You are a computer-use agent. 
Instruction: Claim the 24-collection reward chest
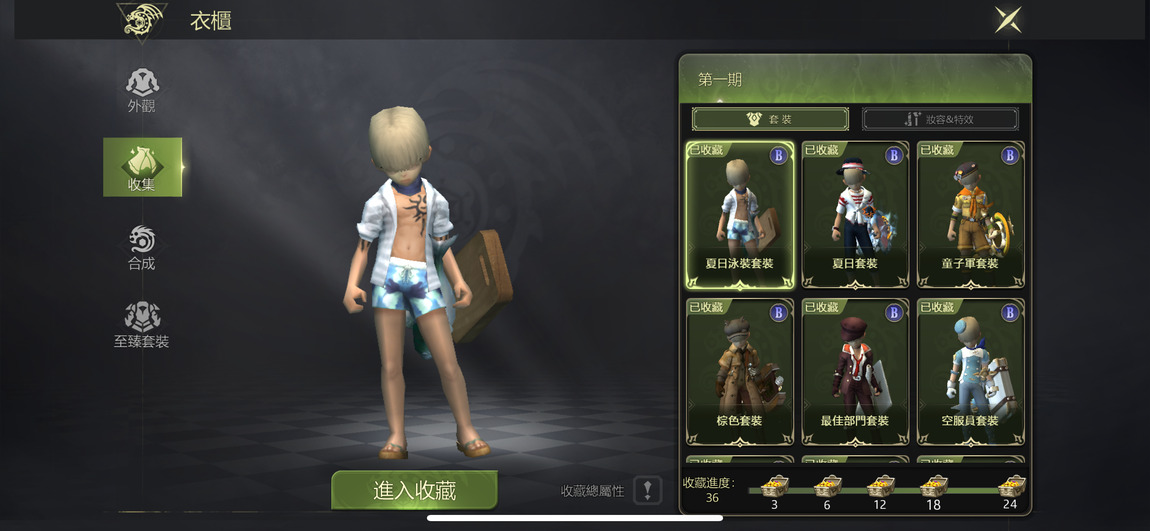pos(1011,487)
